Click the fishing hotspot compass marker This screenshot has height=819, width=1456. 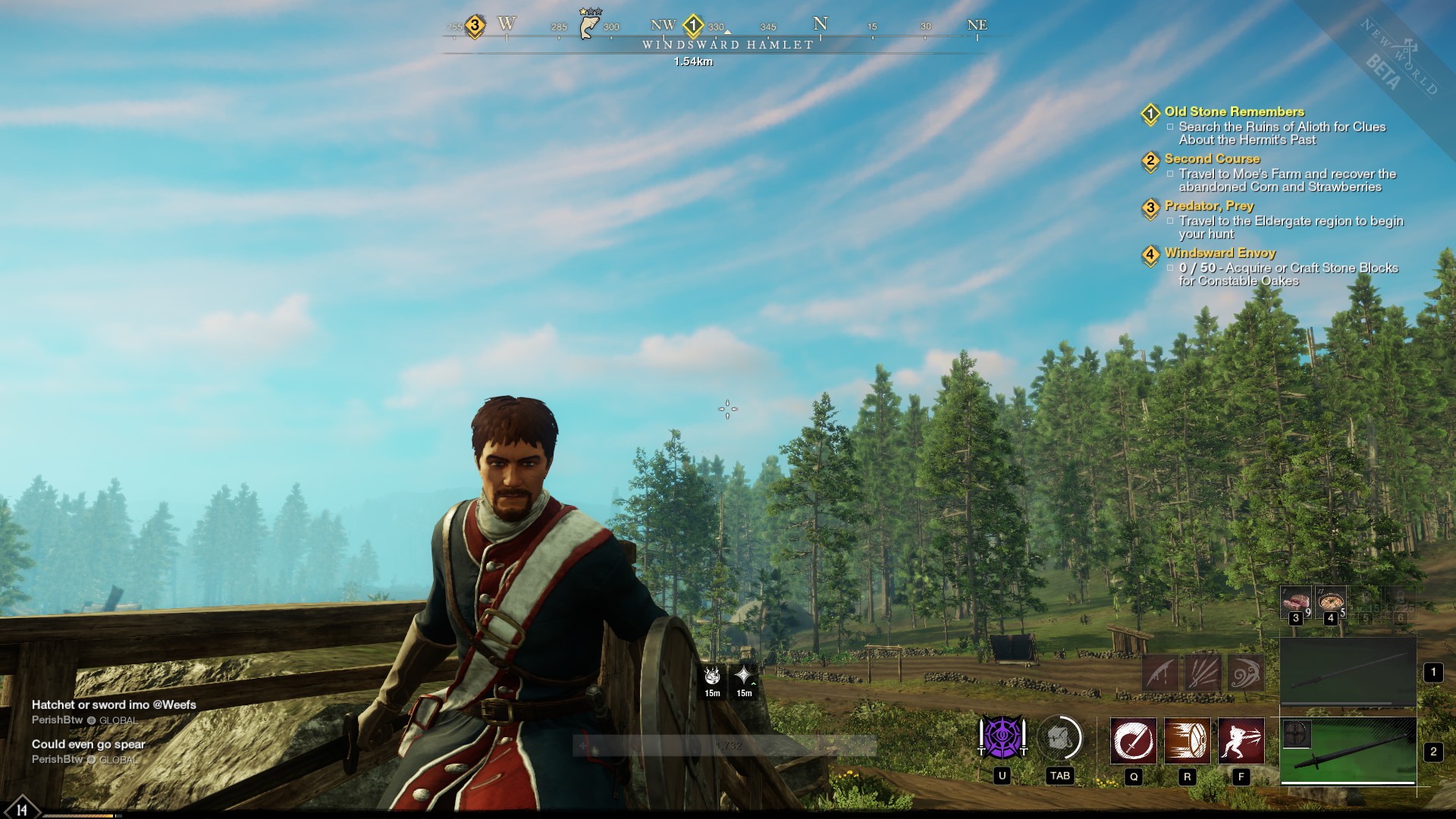(588, 26)
